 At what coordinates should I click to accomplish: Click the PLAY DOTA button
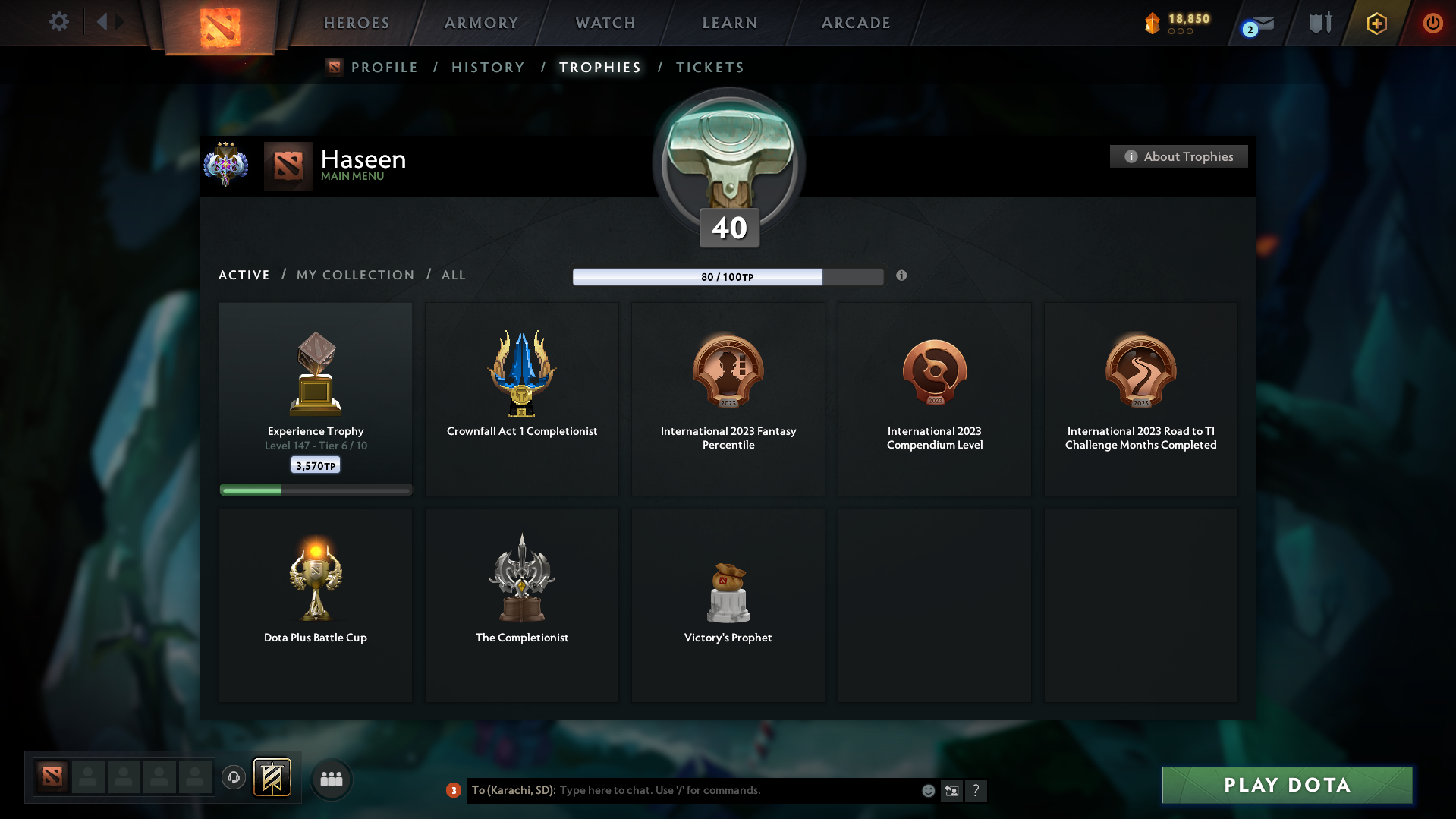[1286, 785]
